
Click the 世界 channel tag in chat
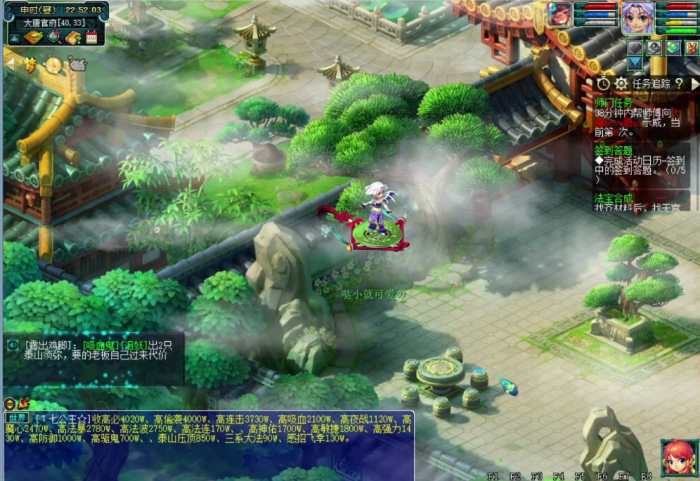coord(19,417)
